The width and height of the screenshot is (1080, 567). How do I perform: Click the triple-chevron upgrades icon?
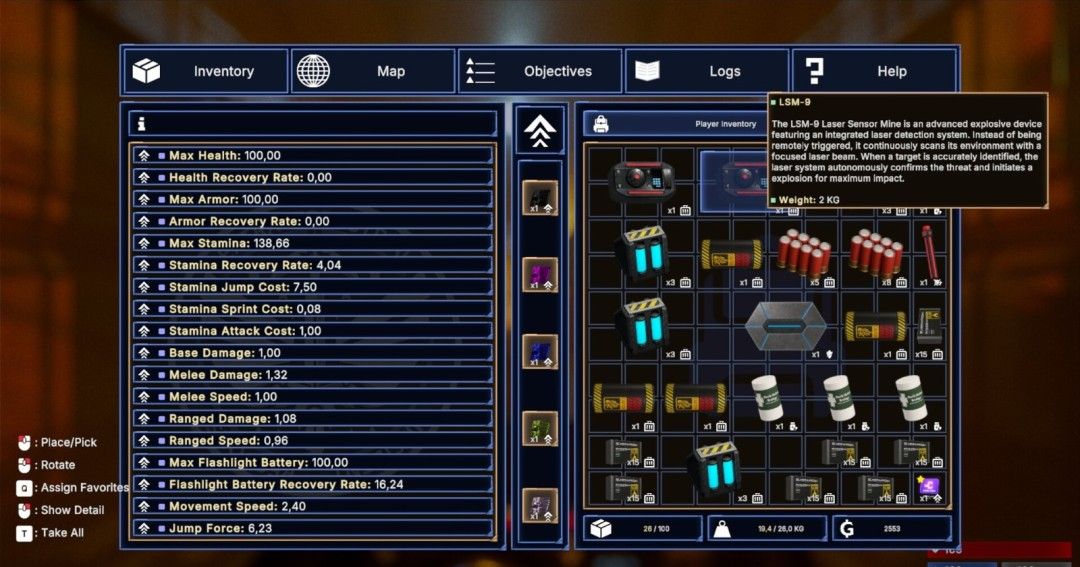540,131
